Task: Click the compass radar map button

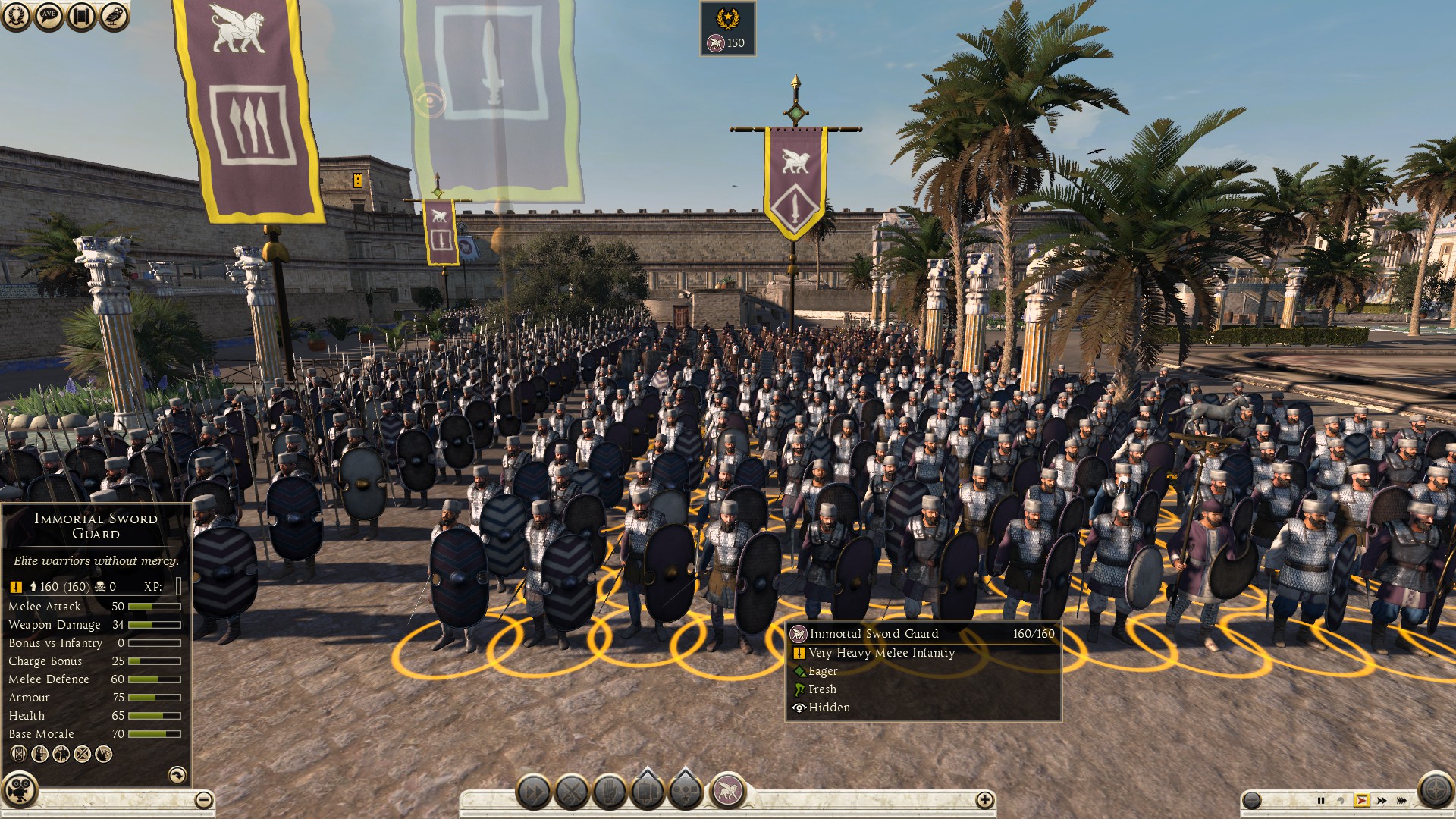Action: tap(1435, 790)
